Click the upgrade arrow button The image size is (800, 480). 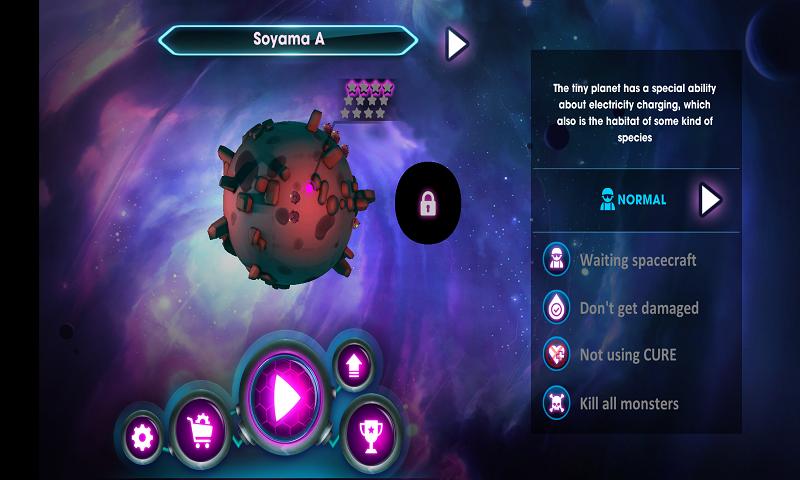click(353, 361)
